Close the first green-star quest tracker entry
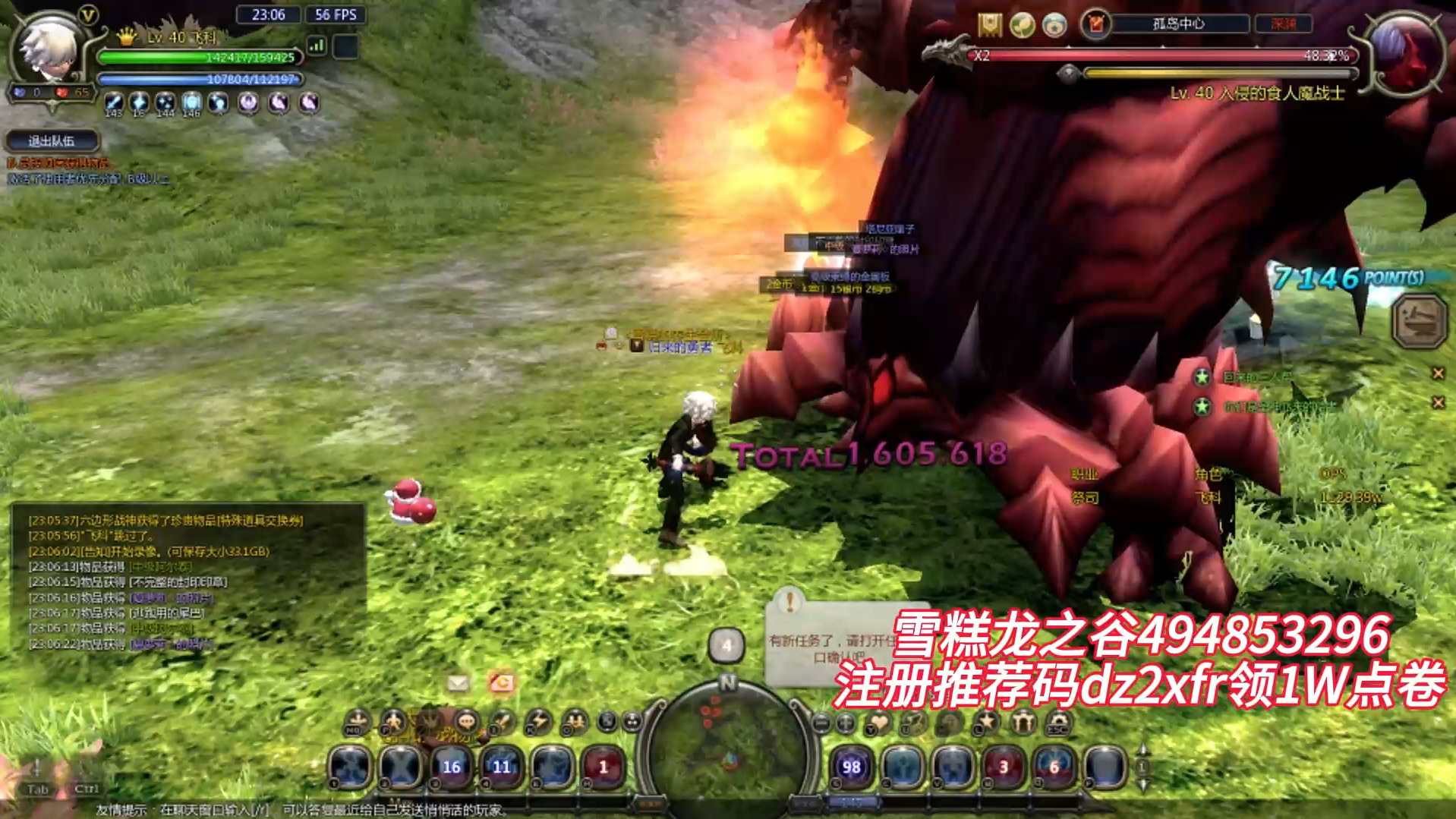1456x819 pixels. click(1438, 373)
